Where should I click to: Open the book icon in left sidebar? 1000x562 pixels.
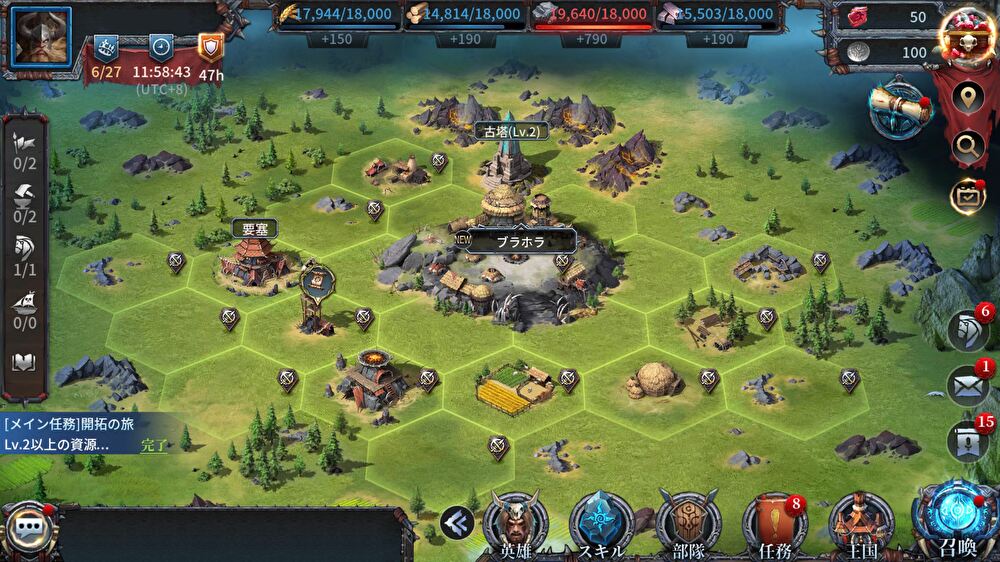pyautogui.click(x=24, y=363)
